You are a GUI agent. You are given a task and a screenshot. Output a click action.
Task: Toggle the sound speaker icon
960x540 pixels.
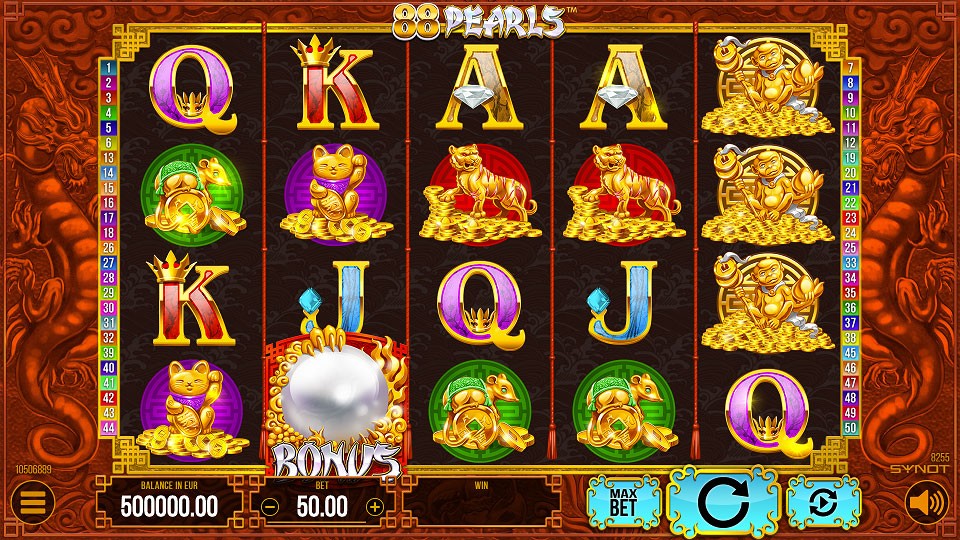925,503
